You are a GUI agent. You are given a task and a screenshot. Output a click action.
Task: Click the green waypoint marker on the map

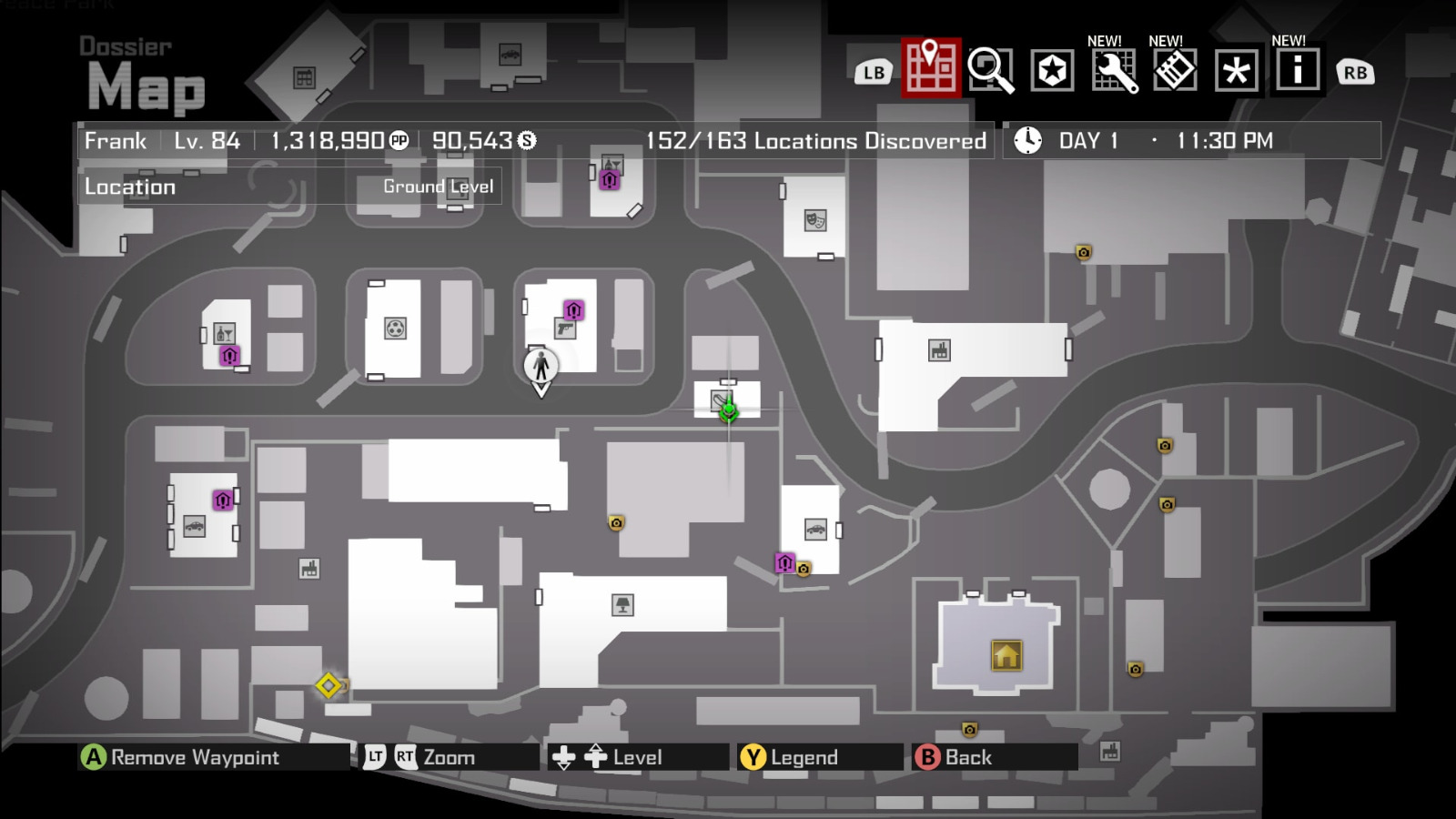click(x=728, y=411)
